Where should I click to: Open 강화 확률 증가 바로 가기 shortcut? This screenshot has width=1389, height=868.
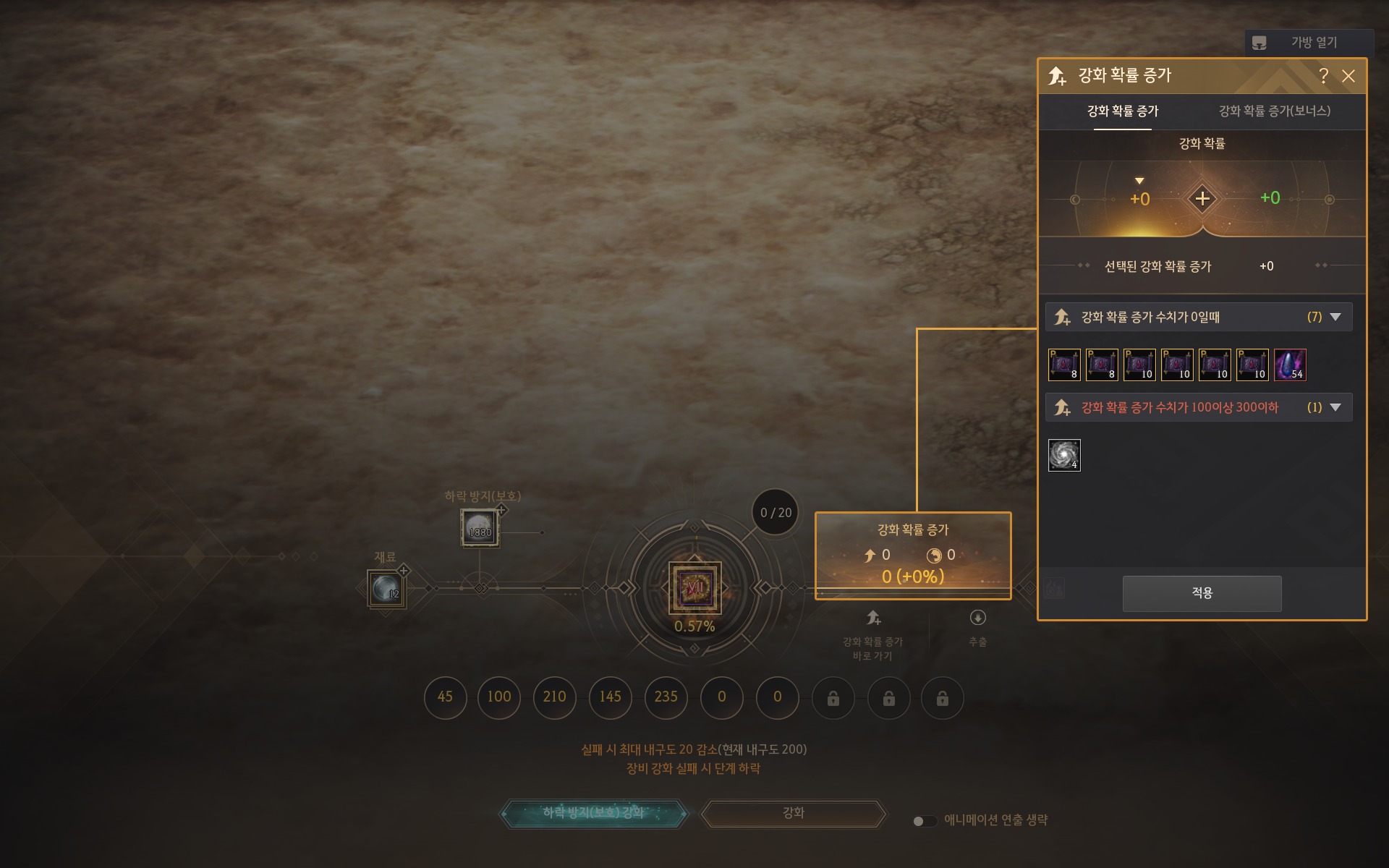873,618
